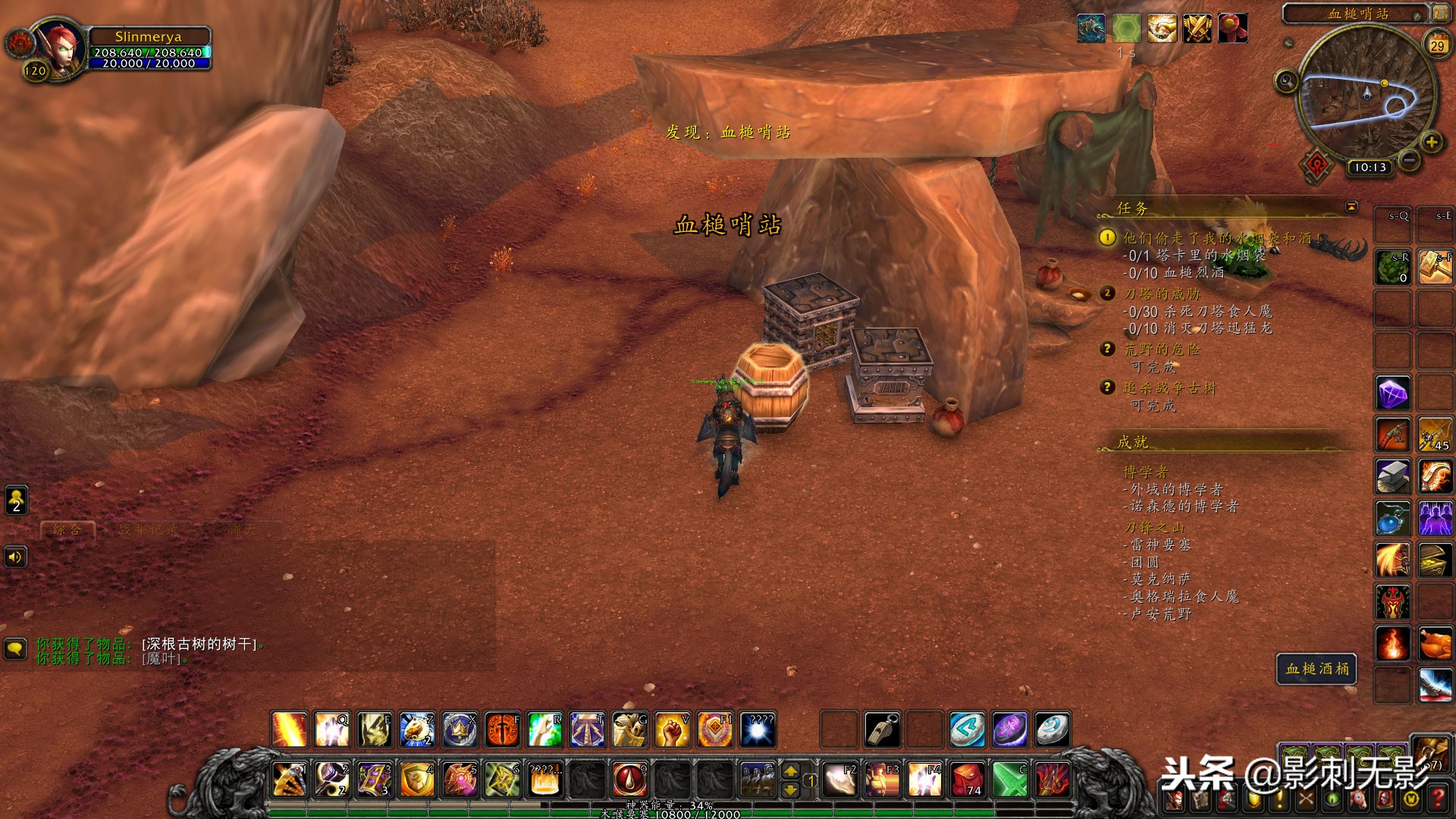The height and width of the screenshot is (819, 1456).
Task: Select the quest 荒野的危险 in the tracker
Action: pos(1162,350)
